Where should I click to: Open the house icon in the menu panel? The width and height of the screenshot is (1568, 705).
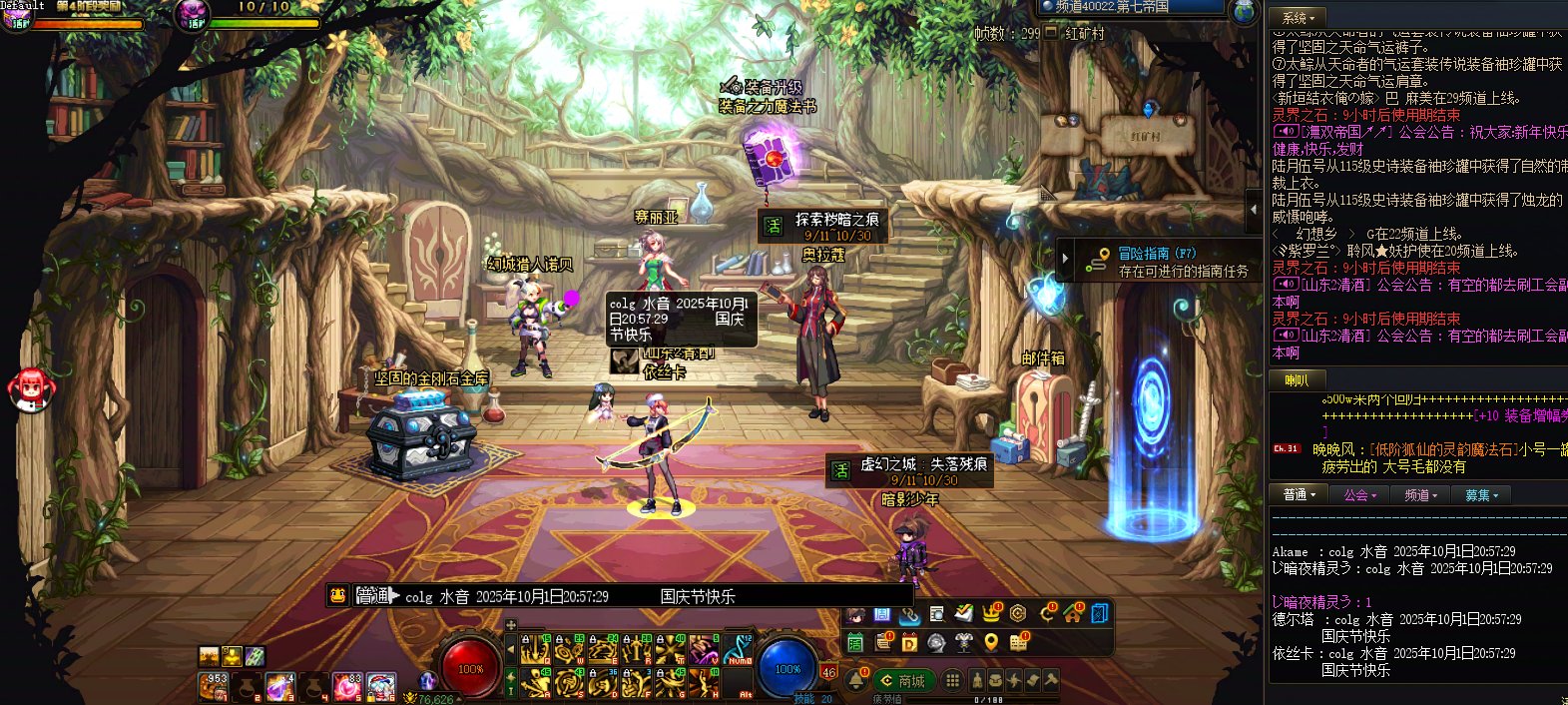point(1073,613)
